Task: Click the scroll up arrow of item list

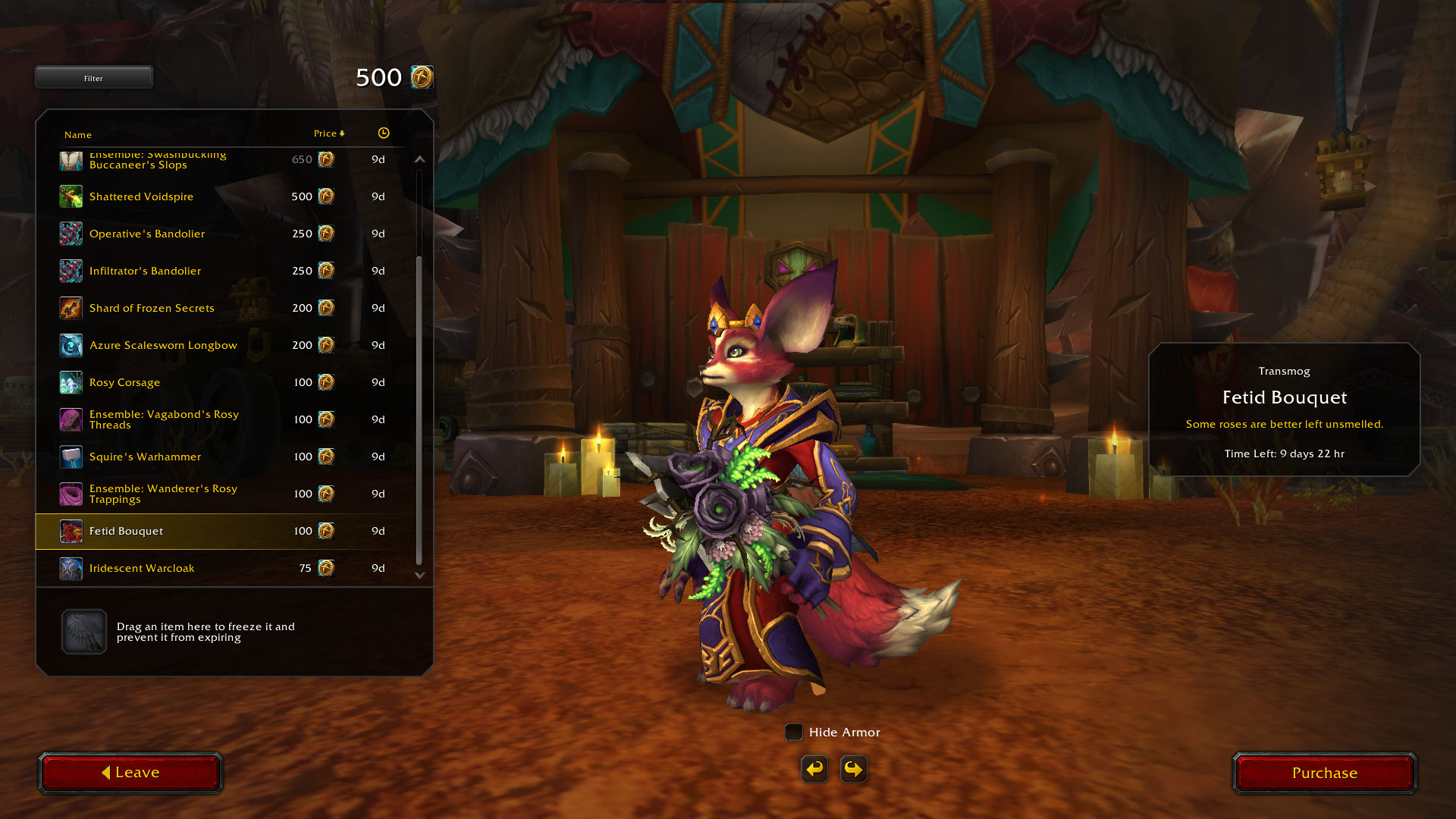Action: click(419, 159)
